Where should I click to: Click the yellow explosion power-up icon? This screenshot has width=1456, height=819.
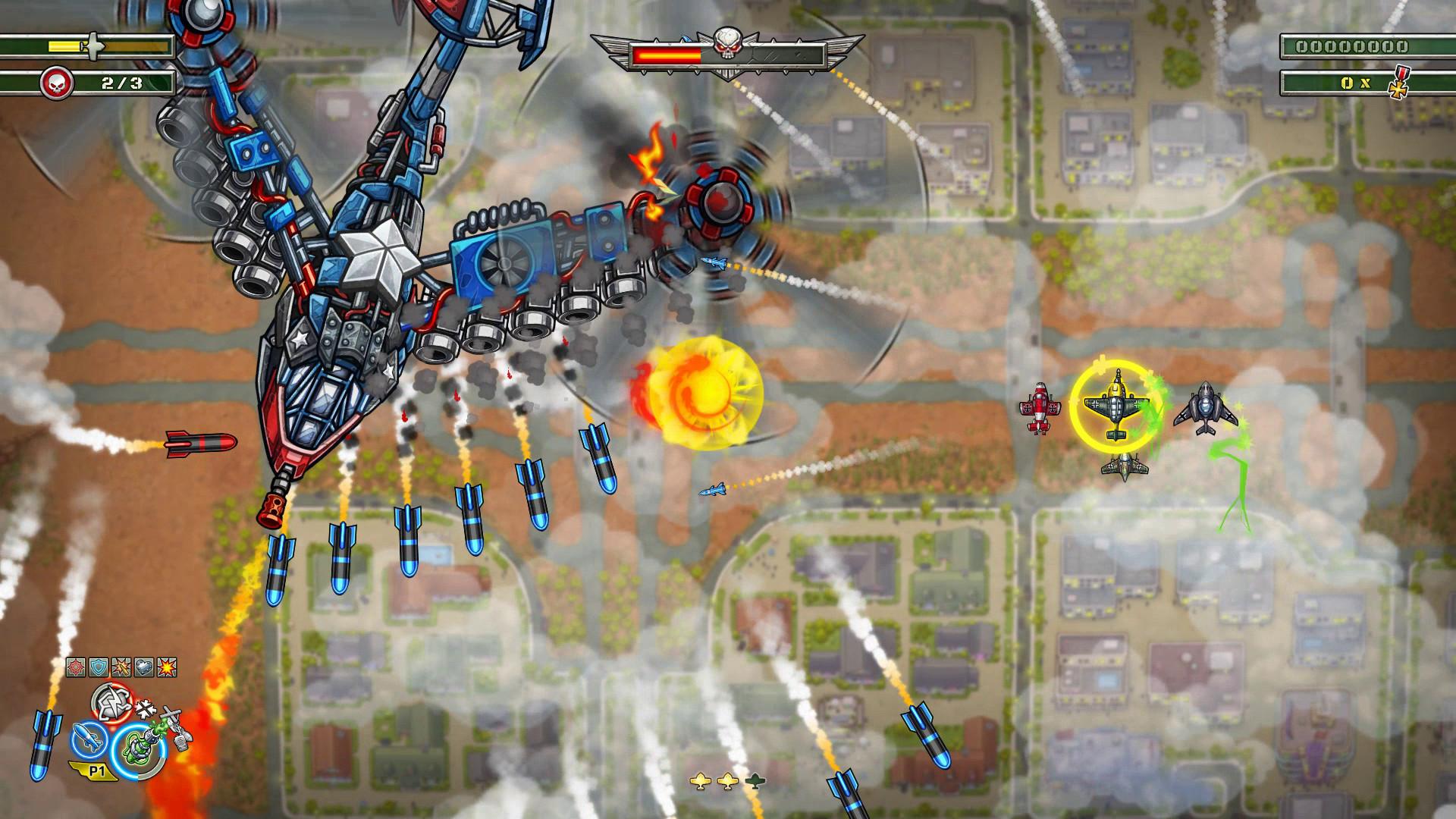point(166,667)
